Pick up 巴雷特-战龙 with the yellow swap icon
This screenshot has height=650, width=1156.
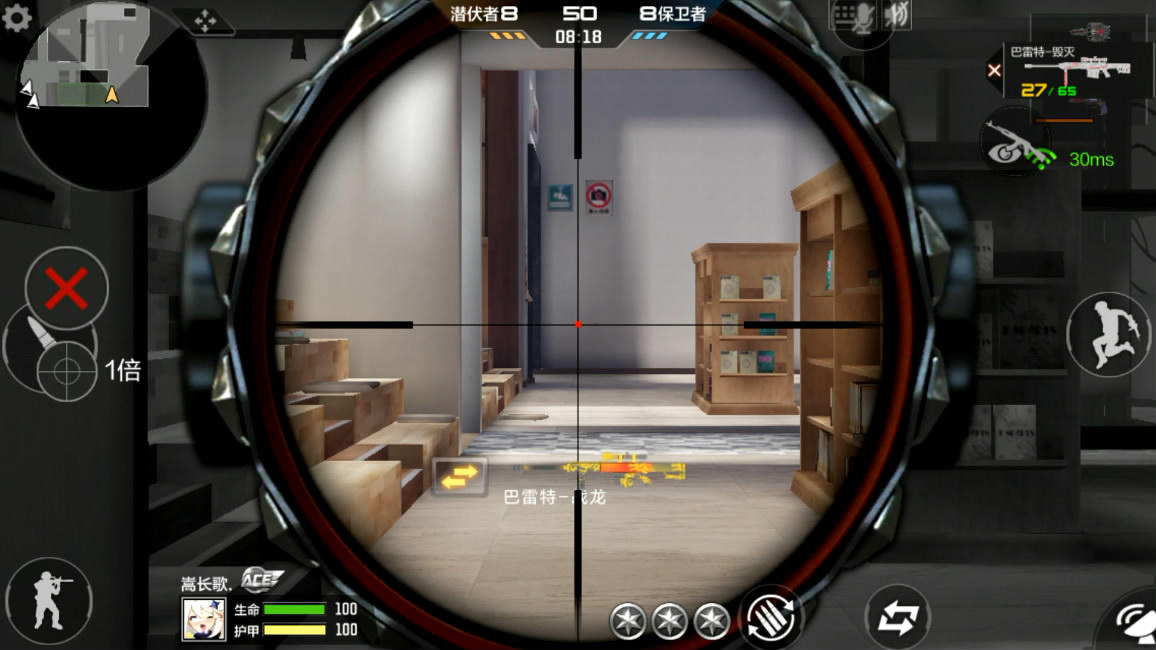[x=459, y=478]
